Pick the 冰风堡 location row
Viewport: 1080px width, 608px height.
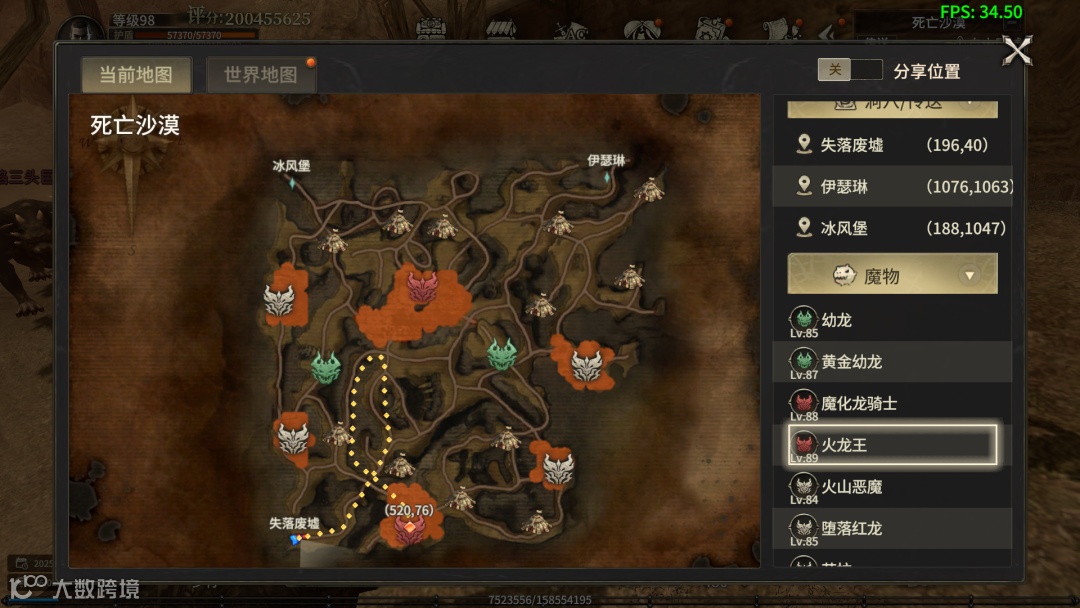click(x=892, y=228)
